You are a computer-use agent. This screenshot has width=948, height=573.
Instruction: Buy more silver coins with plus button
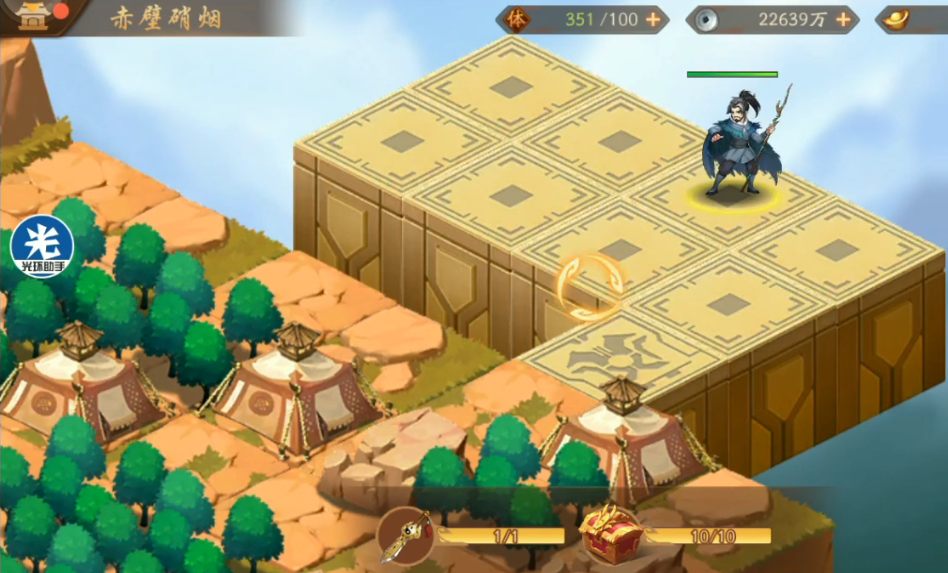pos(842,19)
